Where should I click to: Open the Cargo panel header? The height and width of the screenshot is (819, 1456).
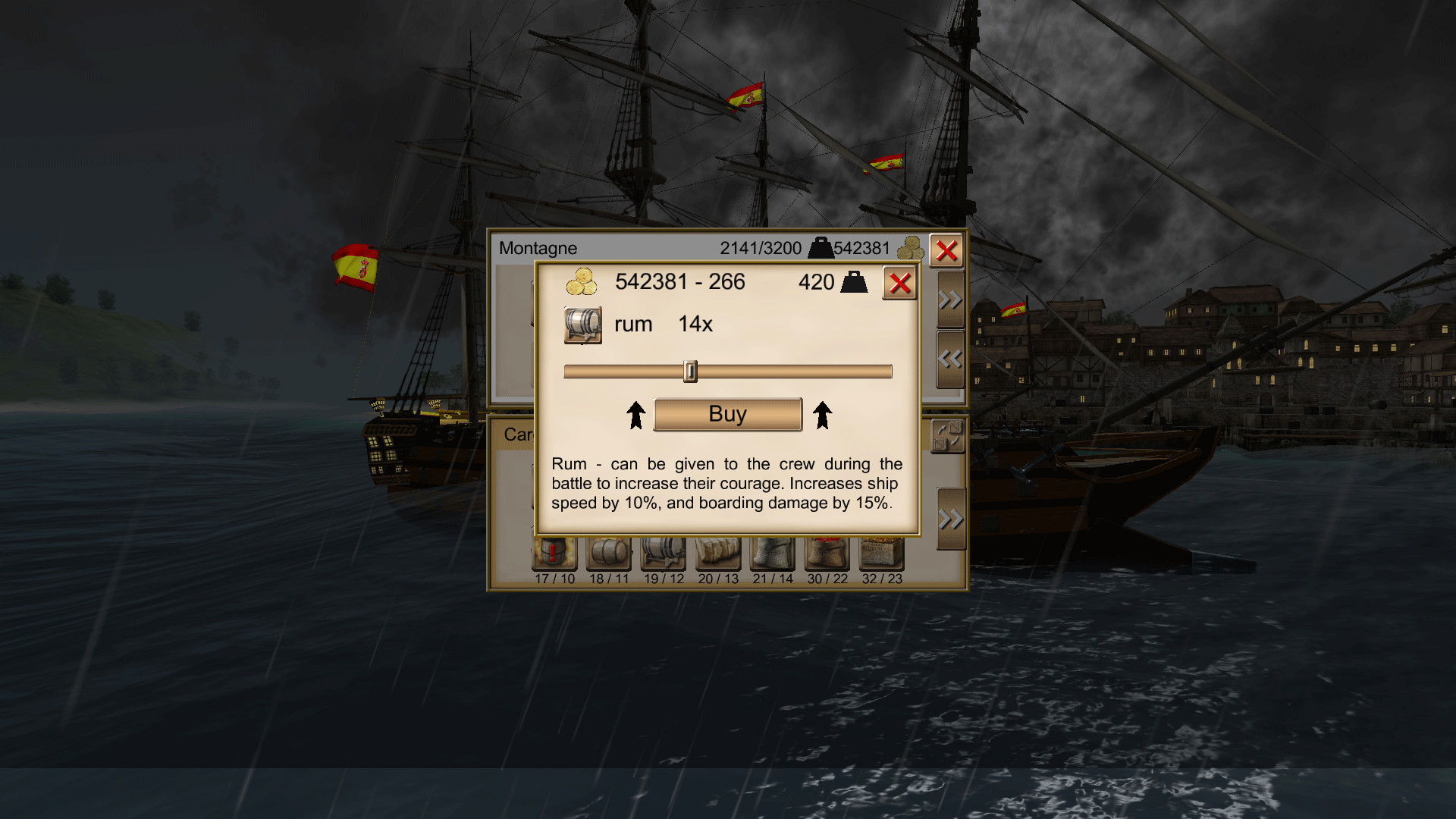pyautogui.click(x=519, y=433)
